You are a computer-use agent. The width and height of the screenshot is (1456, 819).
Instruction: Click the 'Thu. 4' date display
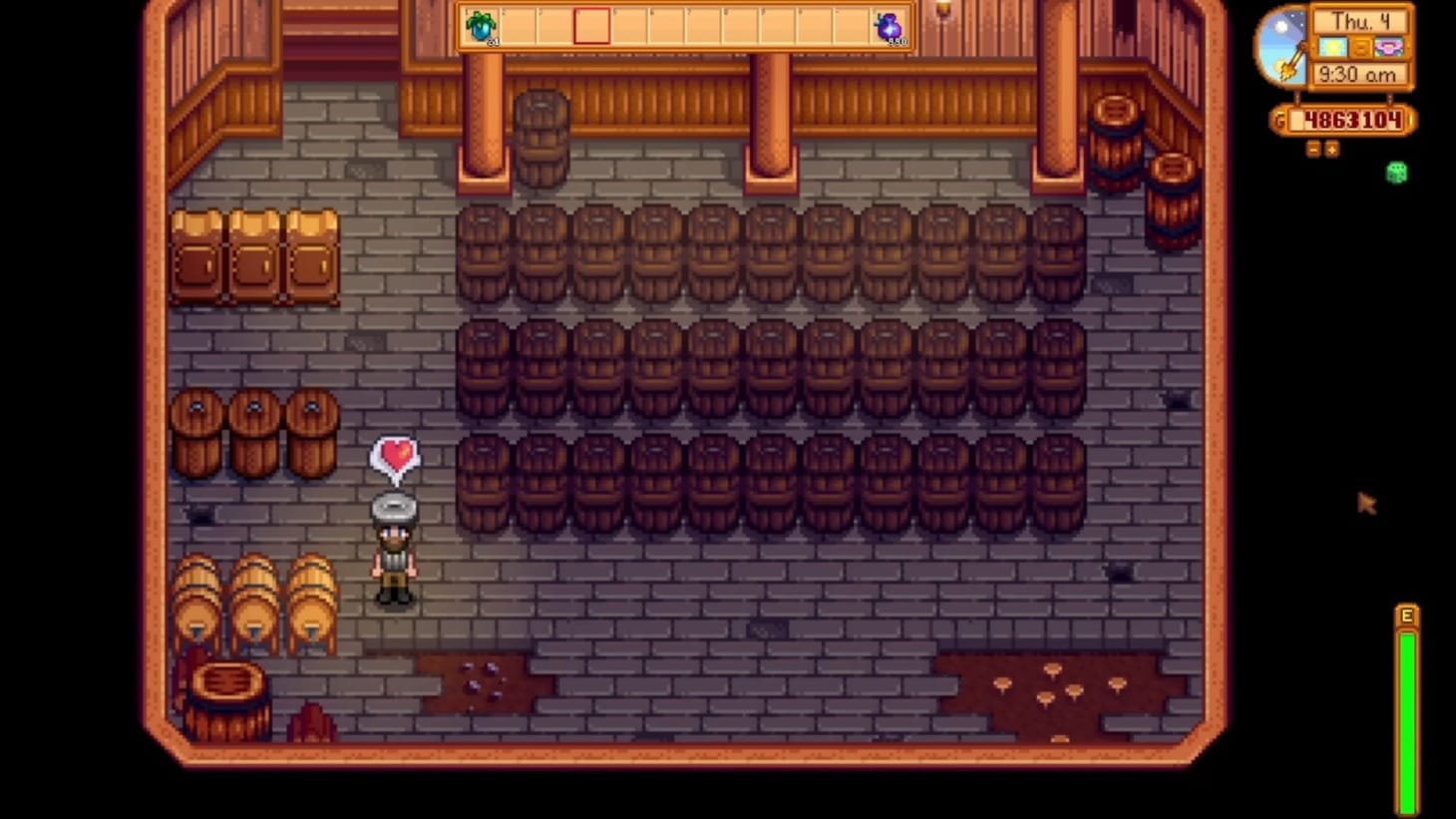click(1359, 18)
